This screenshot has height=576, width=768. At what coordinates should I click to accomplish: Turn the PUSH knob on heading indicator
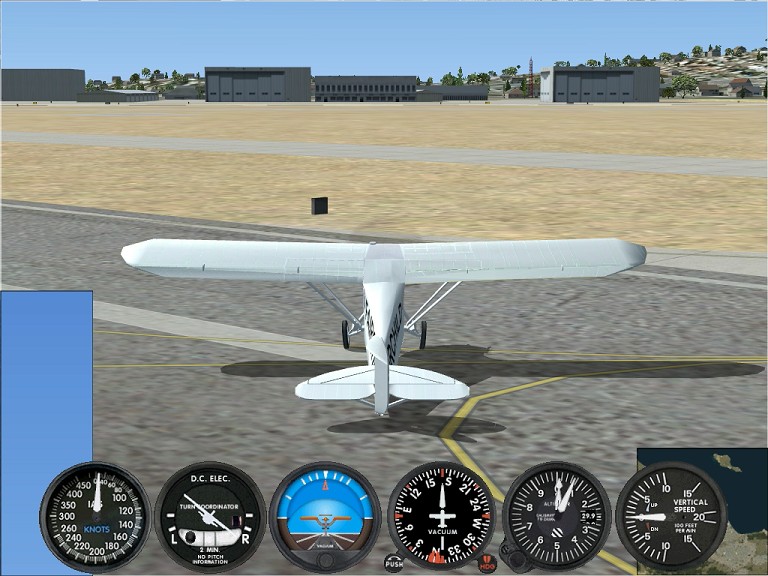(x=394, y=563)
